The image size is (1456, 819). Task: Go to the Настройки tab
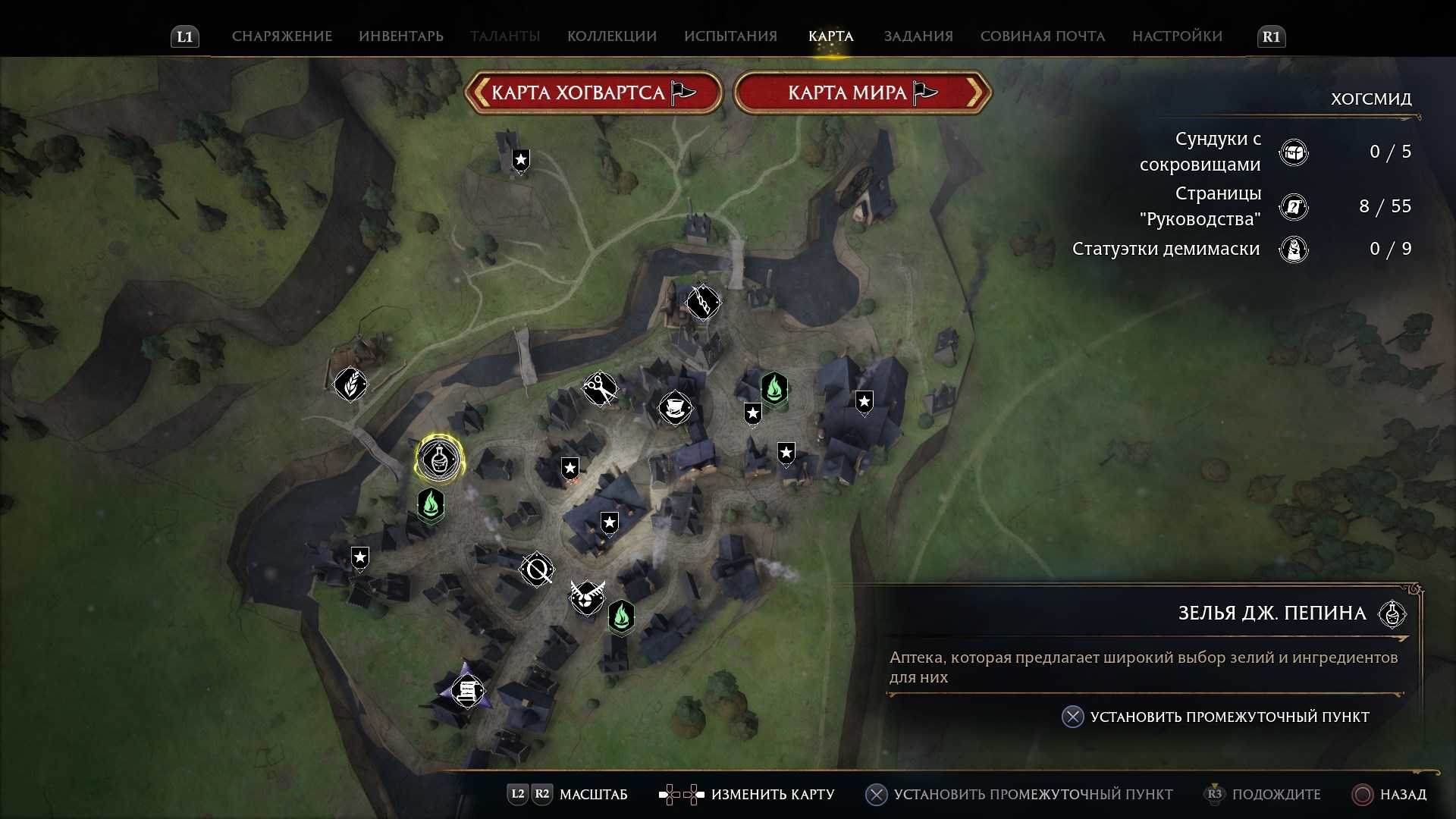[x=1177, y=36]
